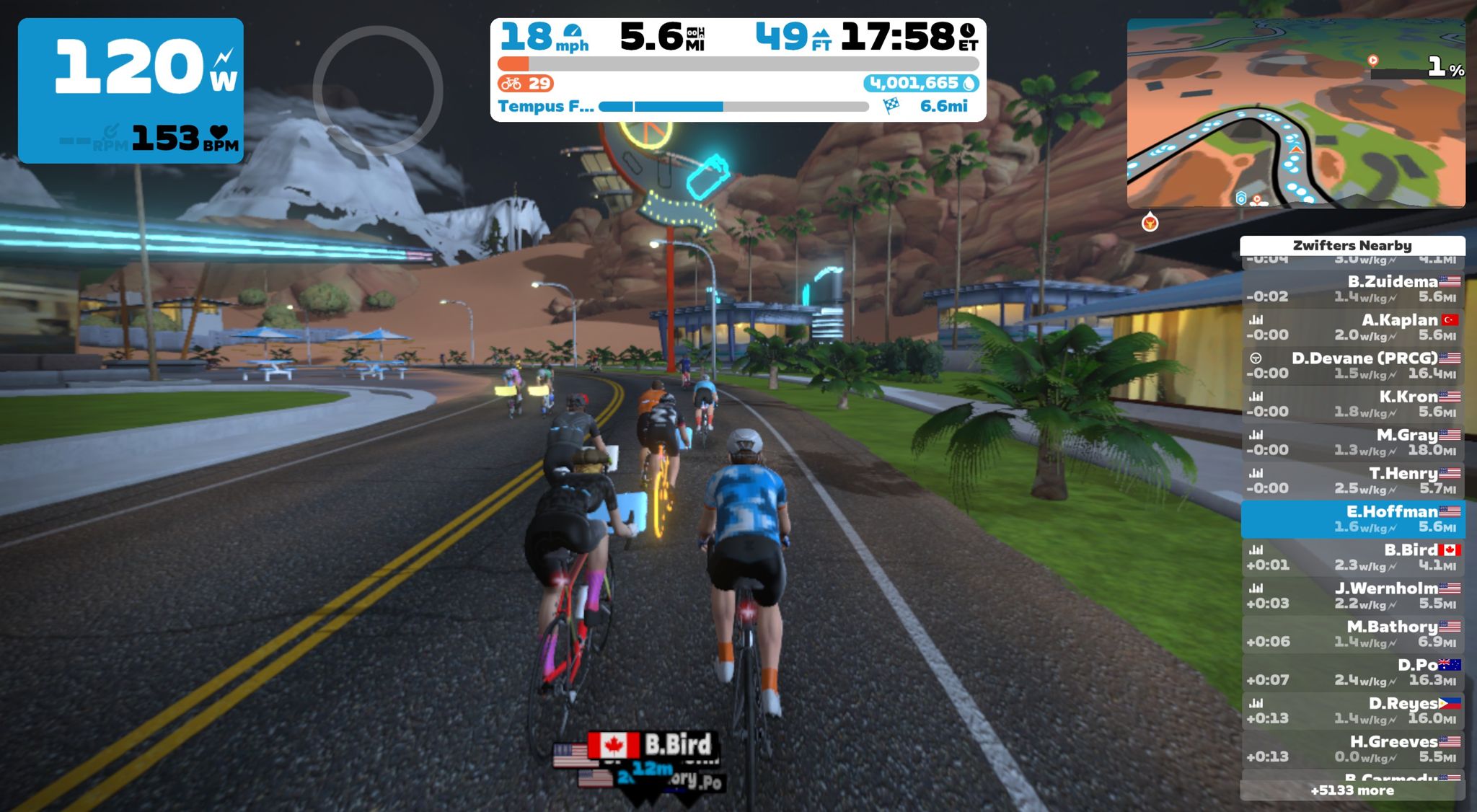Select the highlighted E.Hoffman row

[1352, 519]
